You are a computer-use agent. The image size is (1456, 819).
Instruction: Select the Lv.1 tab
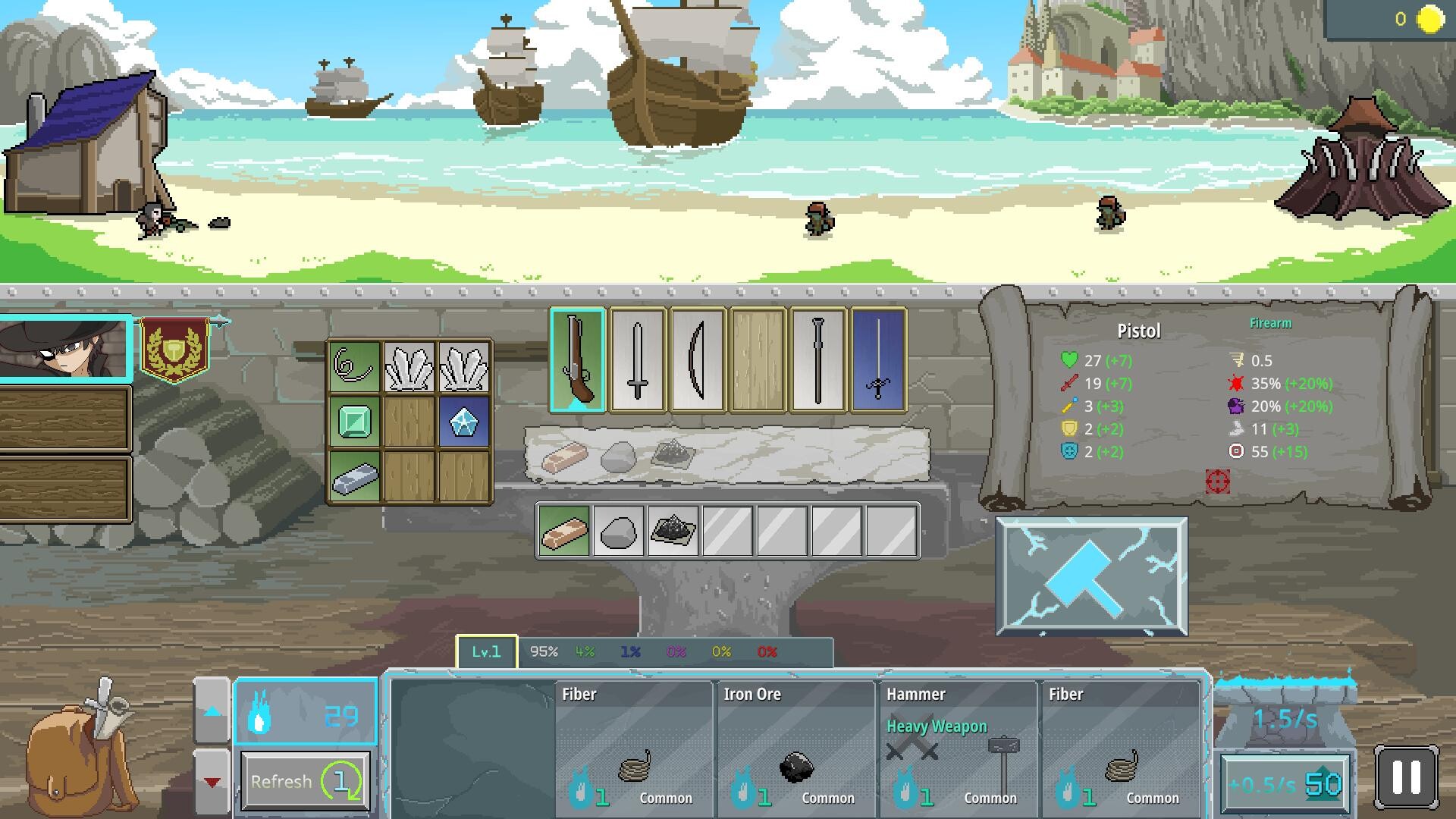pos(486,651)
